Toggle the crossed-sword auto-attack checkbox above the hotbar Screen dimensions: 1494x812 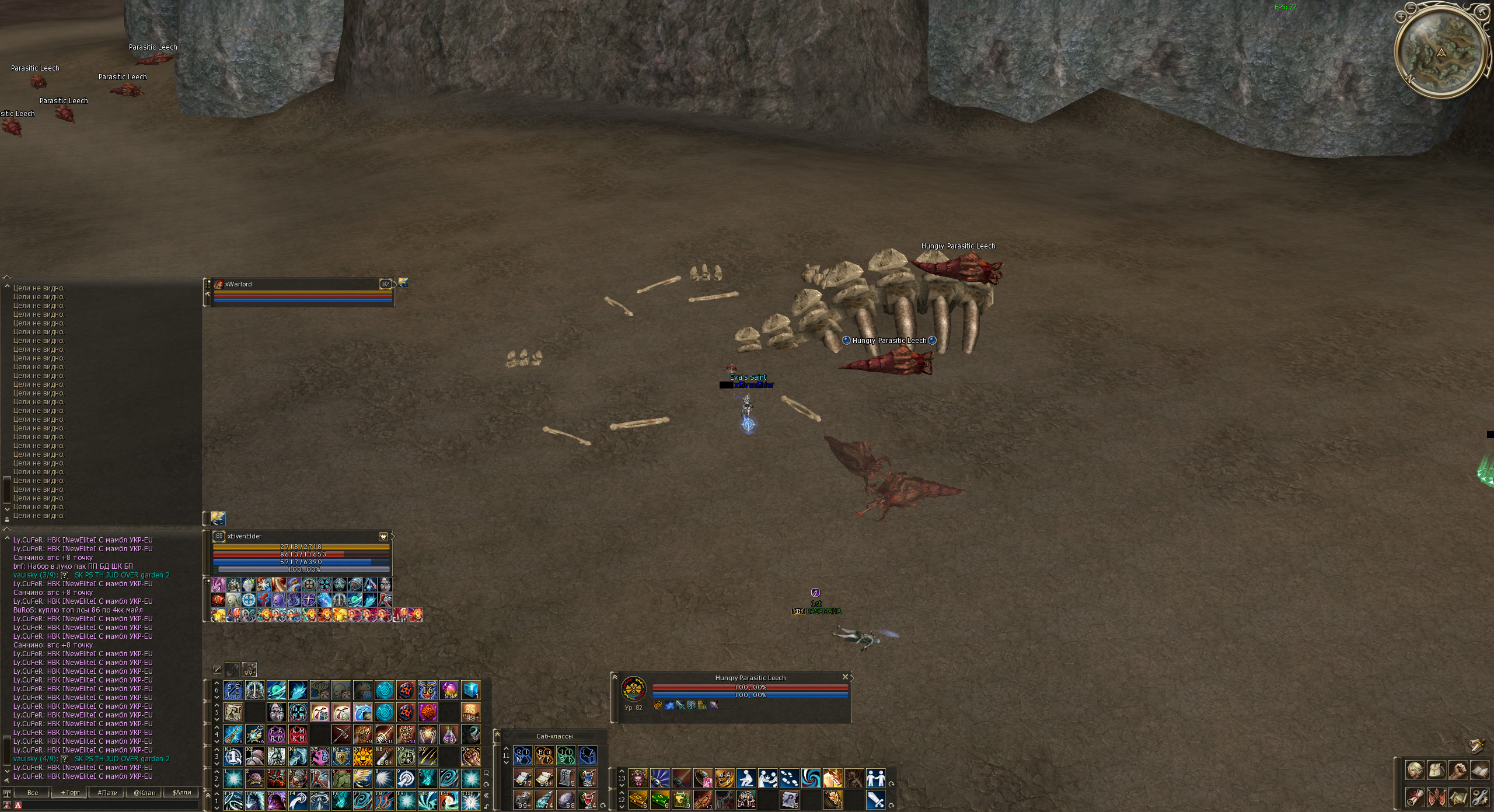(217, 670)
